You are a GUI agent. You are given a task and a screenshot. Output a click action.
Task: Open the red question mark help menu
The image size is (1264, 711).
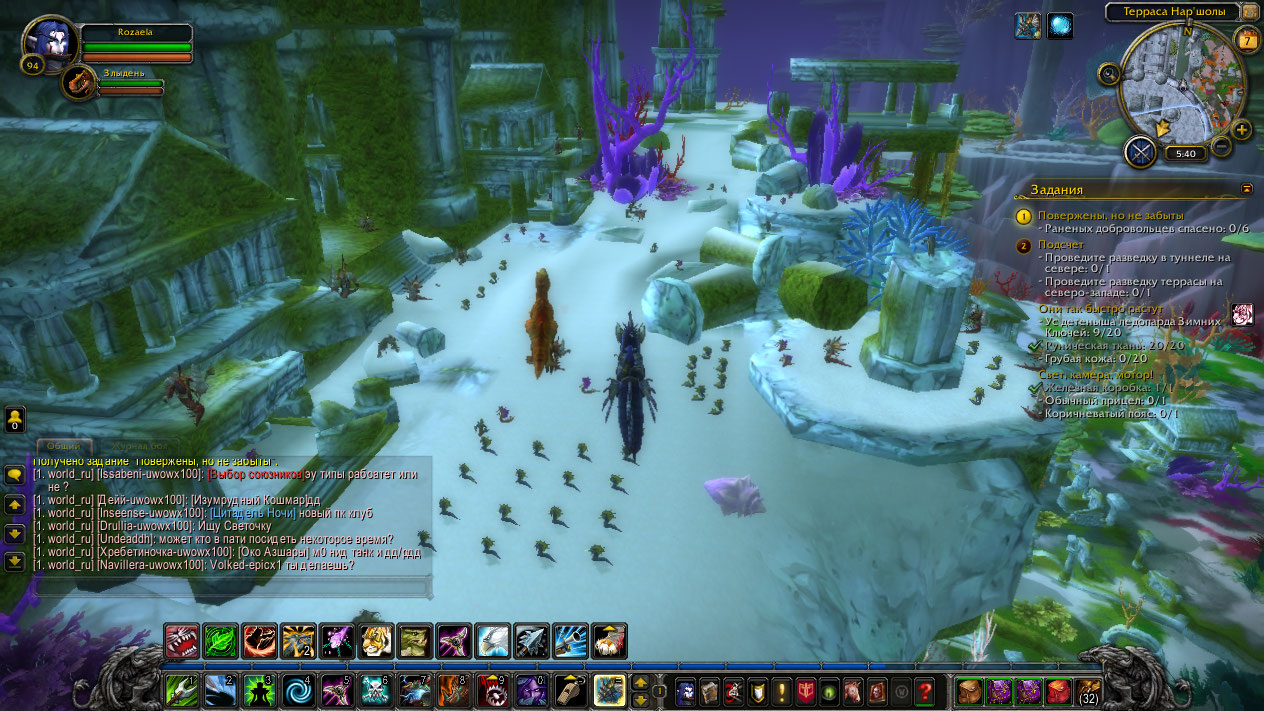click(x=925, y=691)
